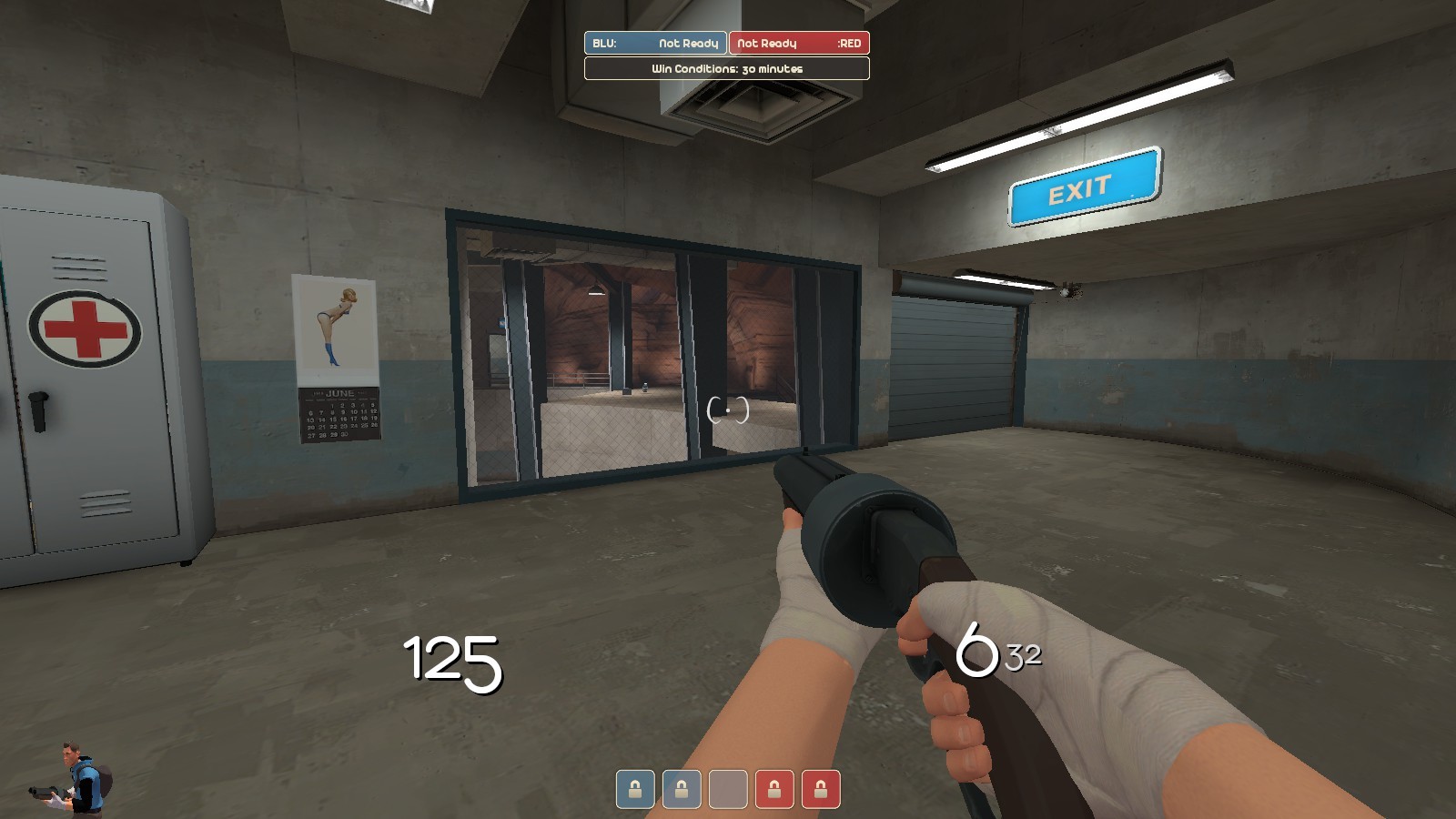Click the crosshair brackets at screen center
Image resolution: width=1456 pixels, height=819 pixels.
click(x=728, y=412)
